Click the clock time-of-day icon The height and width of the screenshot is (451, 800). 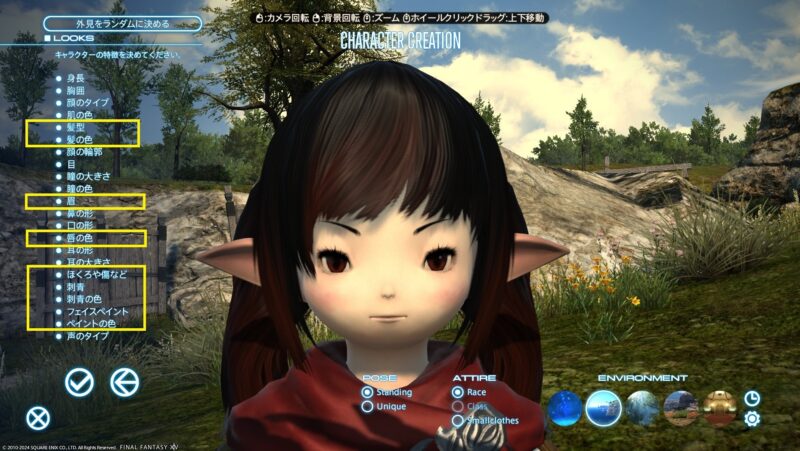coord(752,397)
